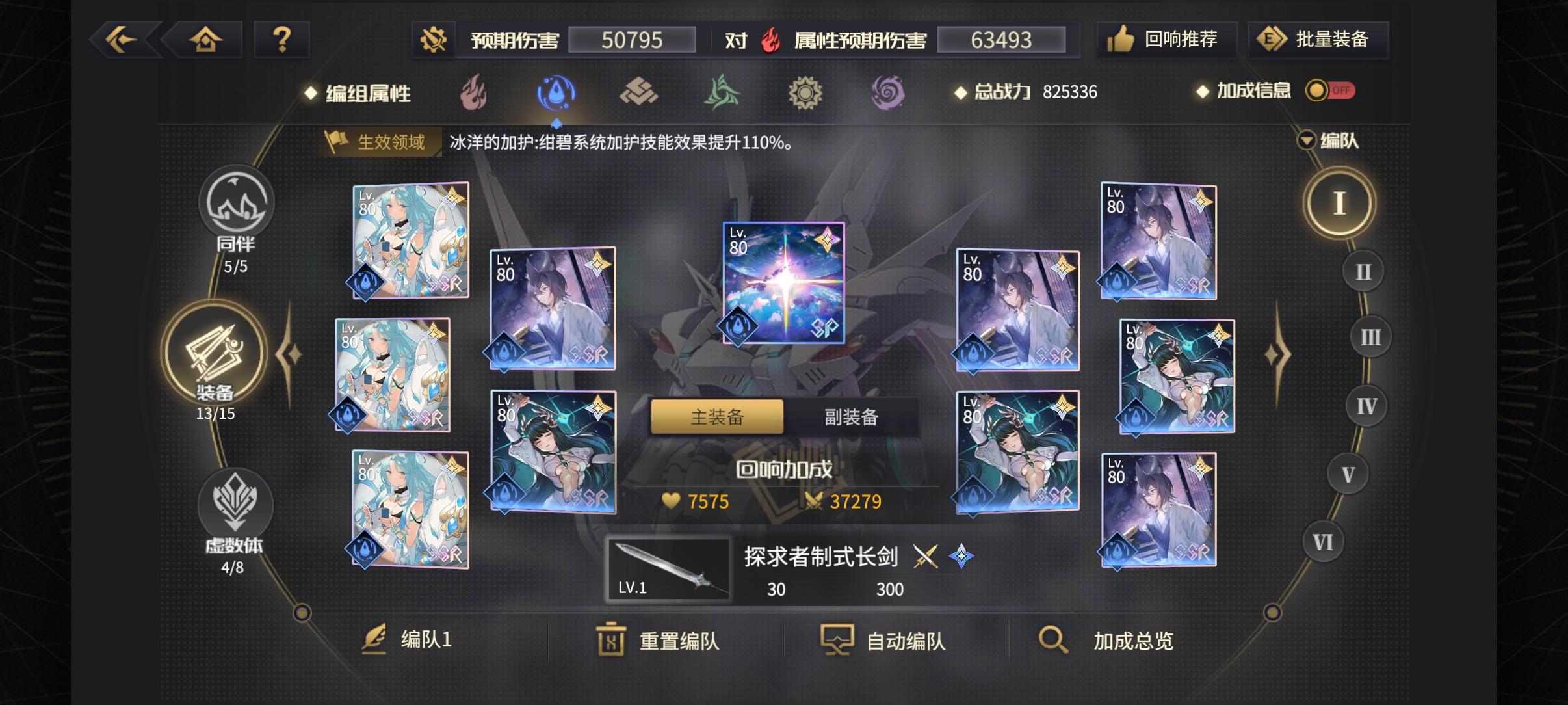Select the dark swirl element icon
Screen dimensions: 1568x705
(x=888, y=92)
